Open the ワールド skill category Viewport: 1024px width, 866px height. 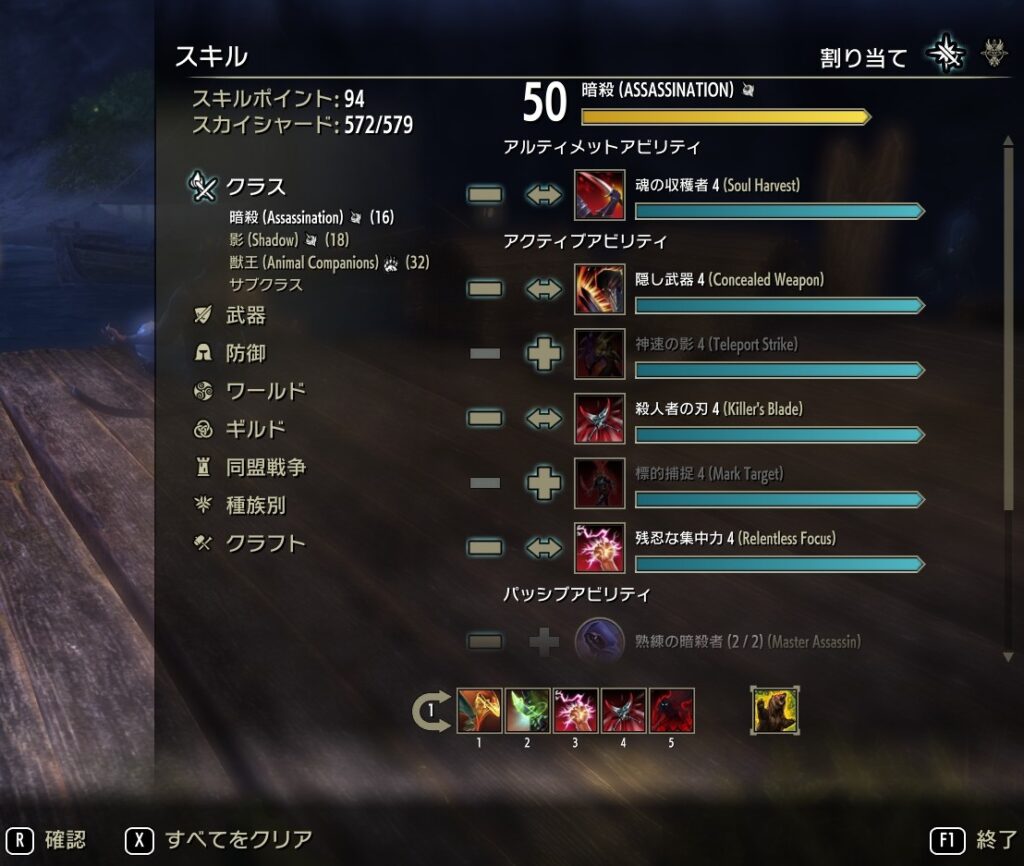(265, 392)
